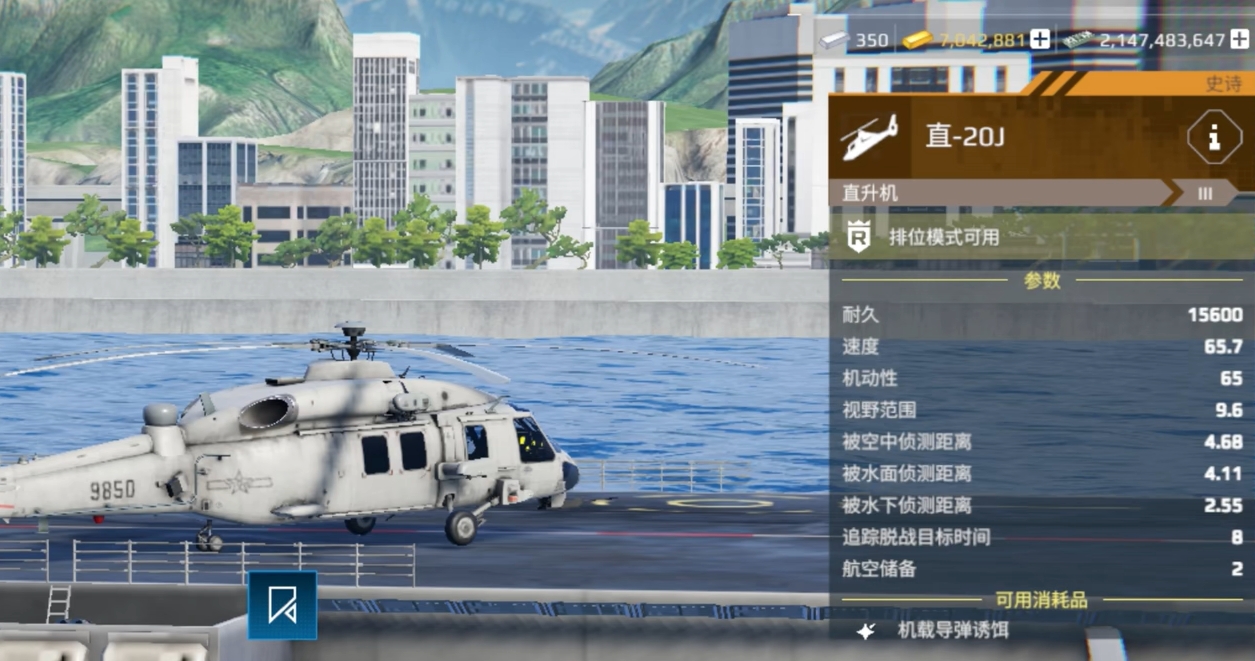Tap the plus button beside the cash balance

point(1240,40)
